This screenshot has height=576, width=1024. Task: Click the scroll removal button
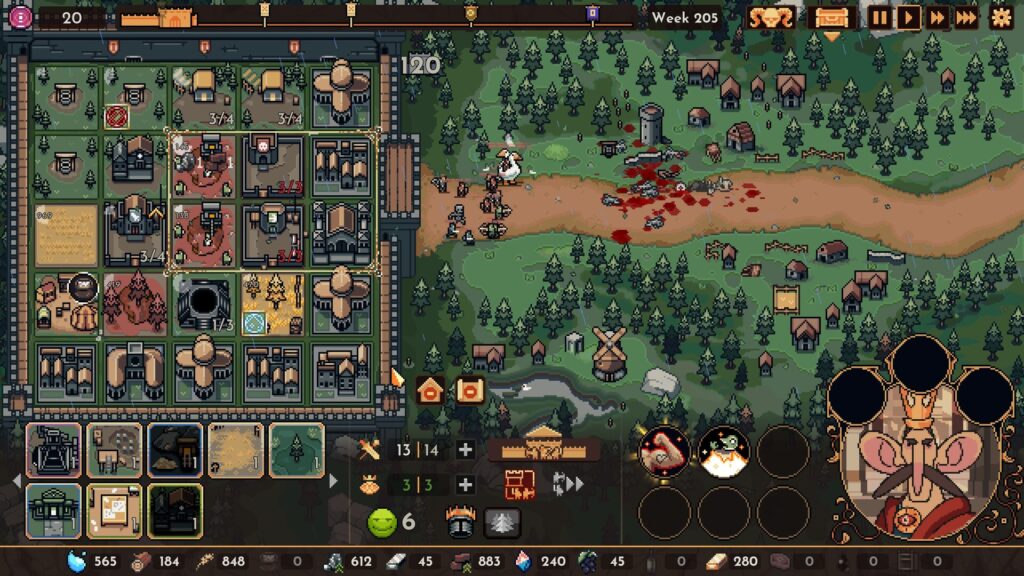pos(468,390)
